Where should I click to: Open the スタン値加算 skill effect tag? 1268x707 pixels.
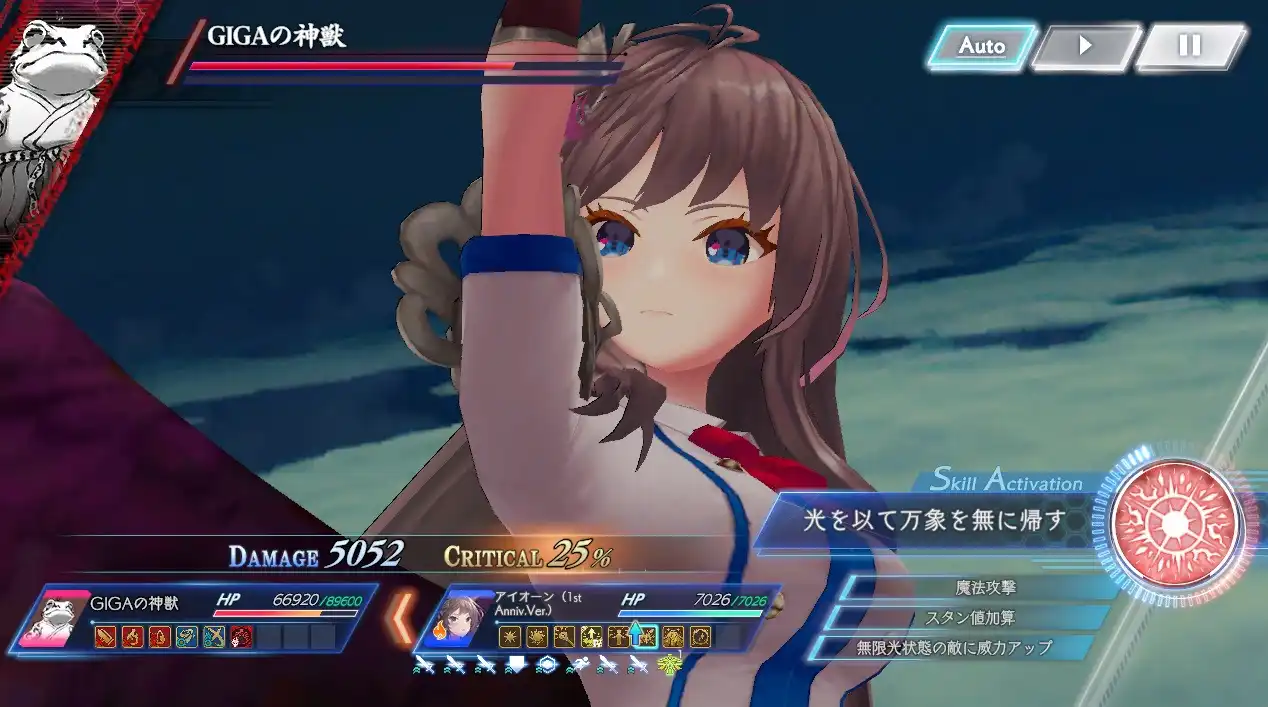click(x=970, y=617)
